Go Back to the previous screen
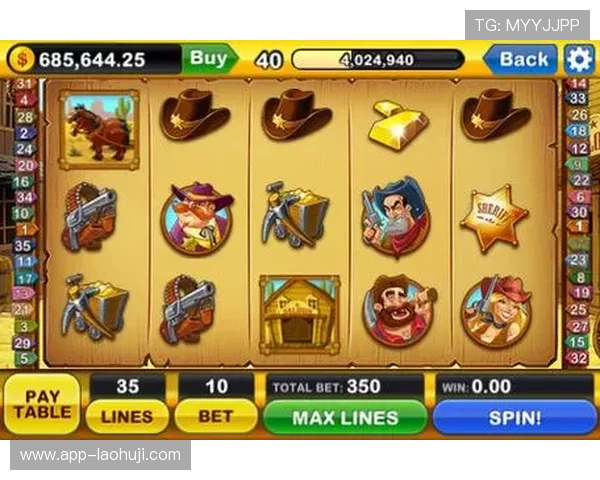Image resolution: width=600 pixels, height=480 pixels. 522,59
